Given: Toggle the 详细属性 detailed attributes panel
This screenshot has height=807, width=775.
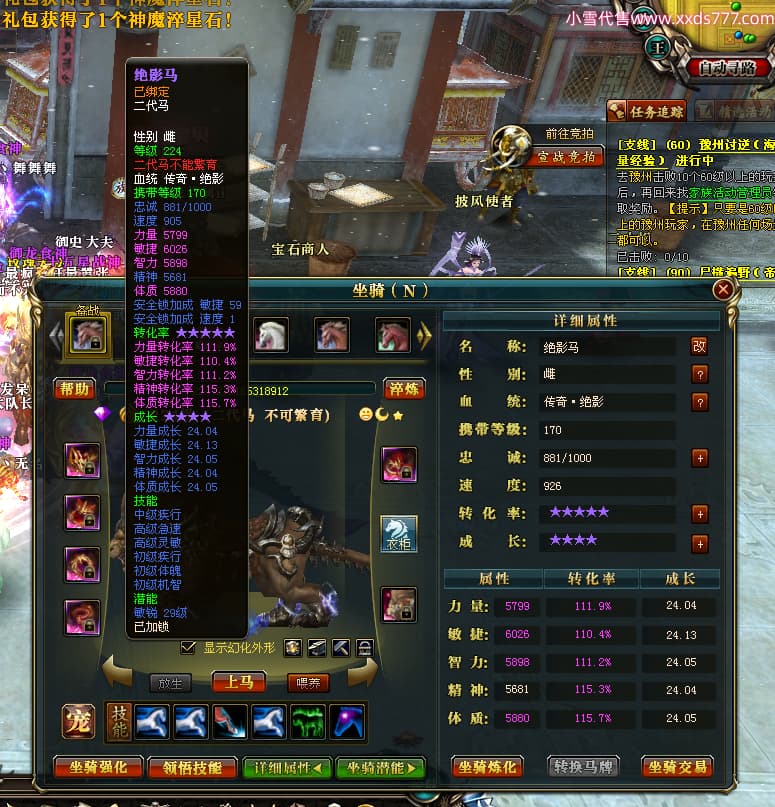Looking at the screenshot, I should [x=287, y=767].
